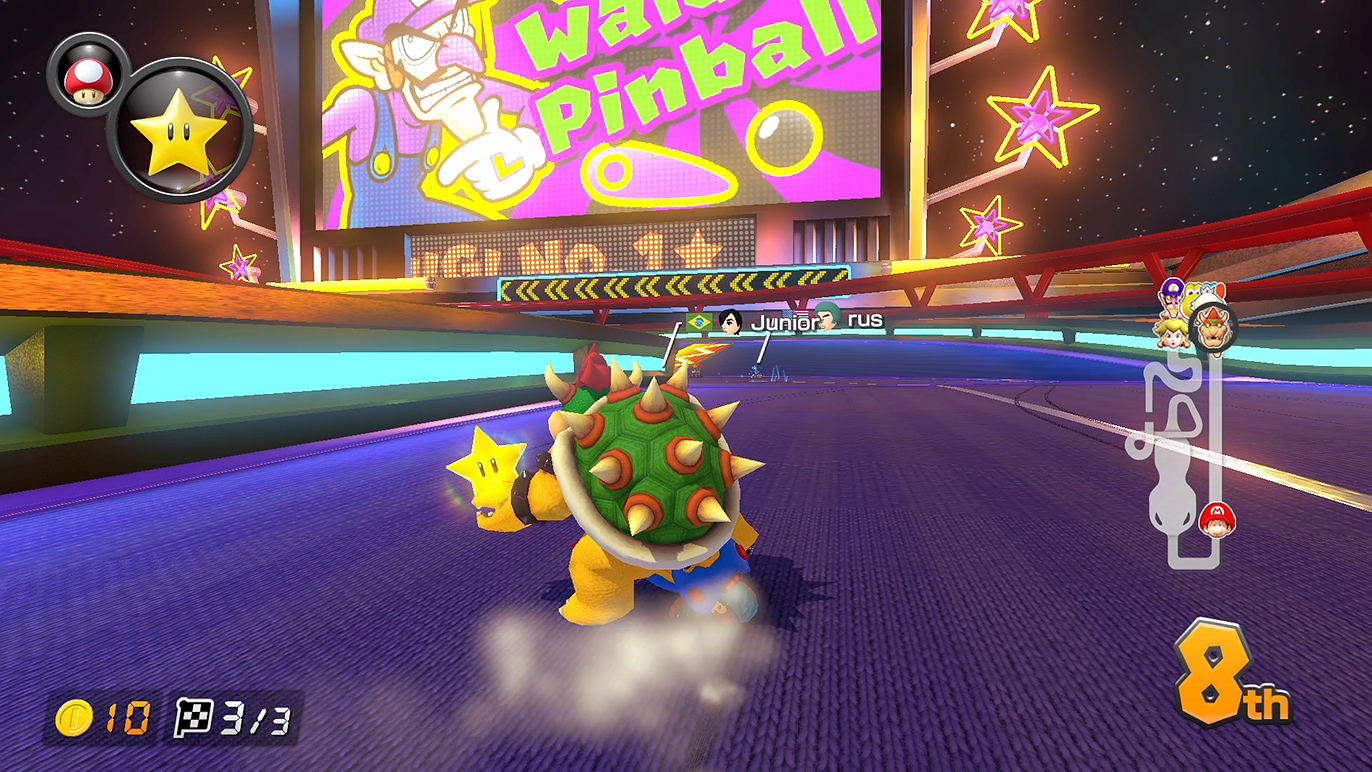Select the Super Star item slot
The width and height of the screenshot is (1372, 772).
coord(180,130)
